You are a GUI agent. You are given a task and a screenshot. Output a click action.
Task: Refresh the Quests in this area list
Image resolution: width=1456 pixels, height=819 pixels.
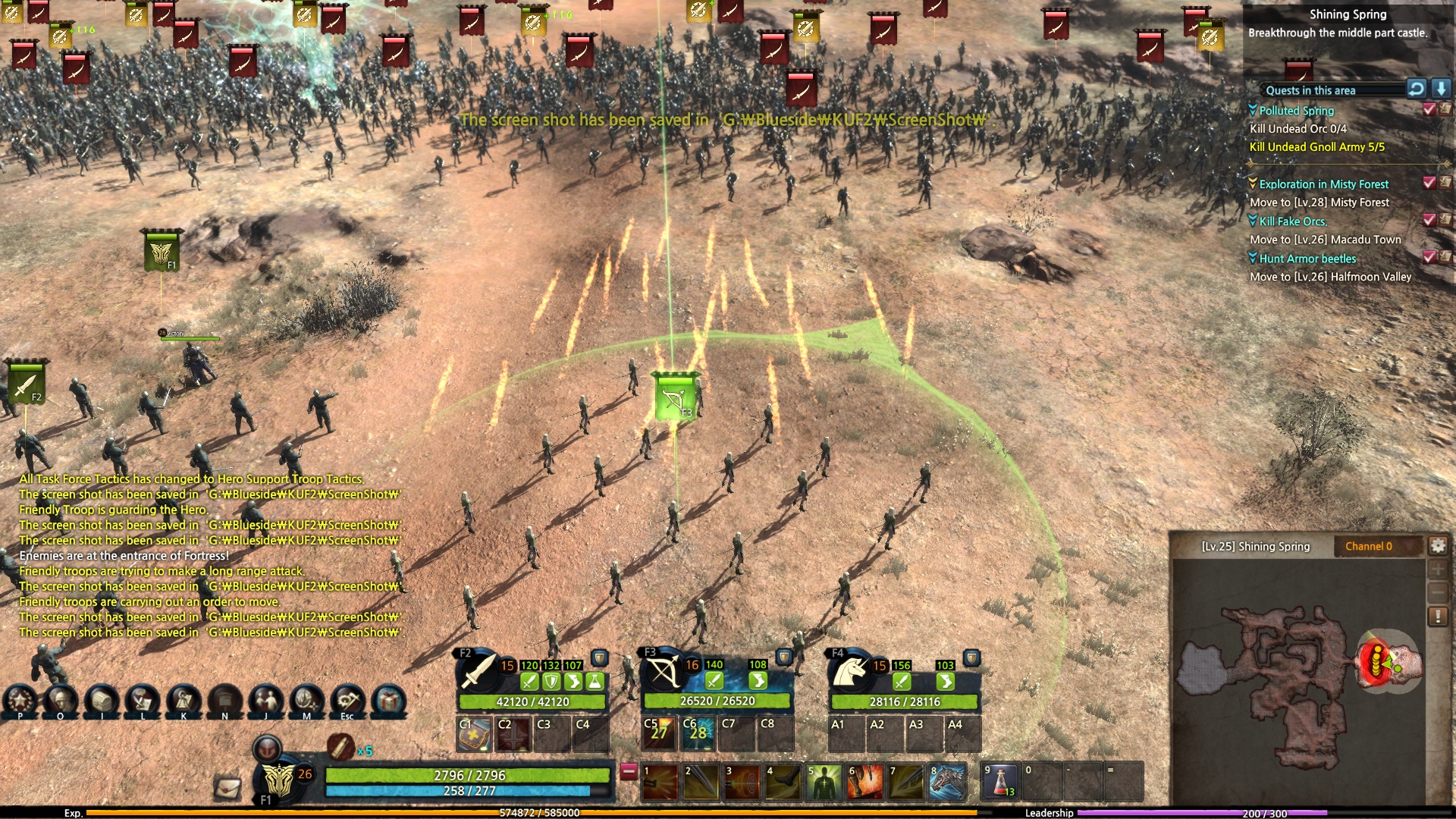(1416, 89)
